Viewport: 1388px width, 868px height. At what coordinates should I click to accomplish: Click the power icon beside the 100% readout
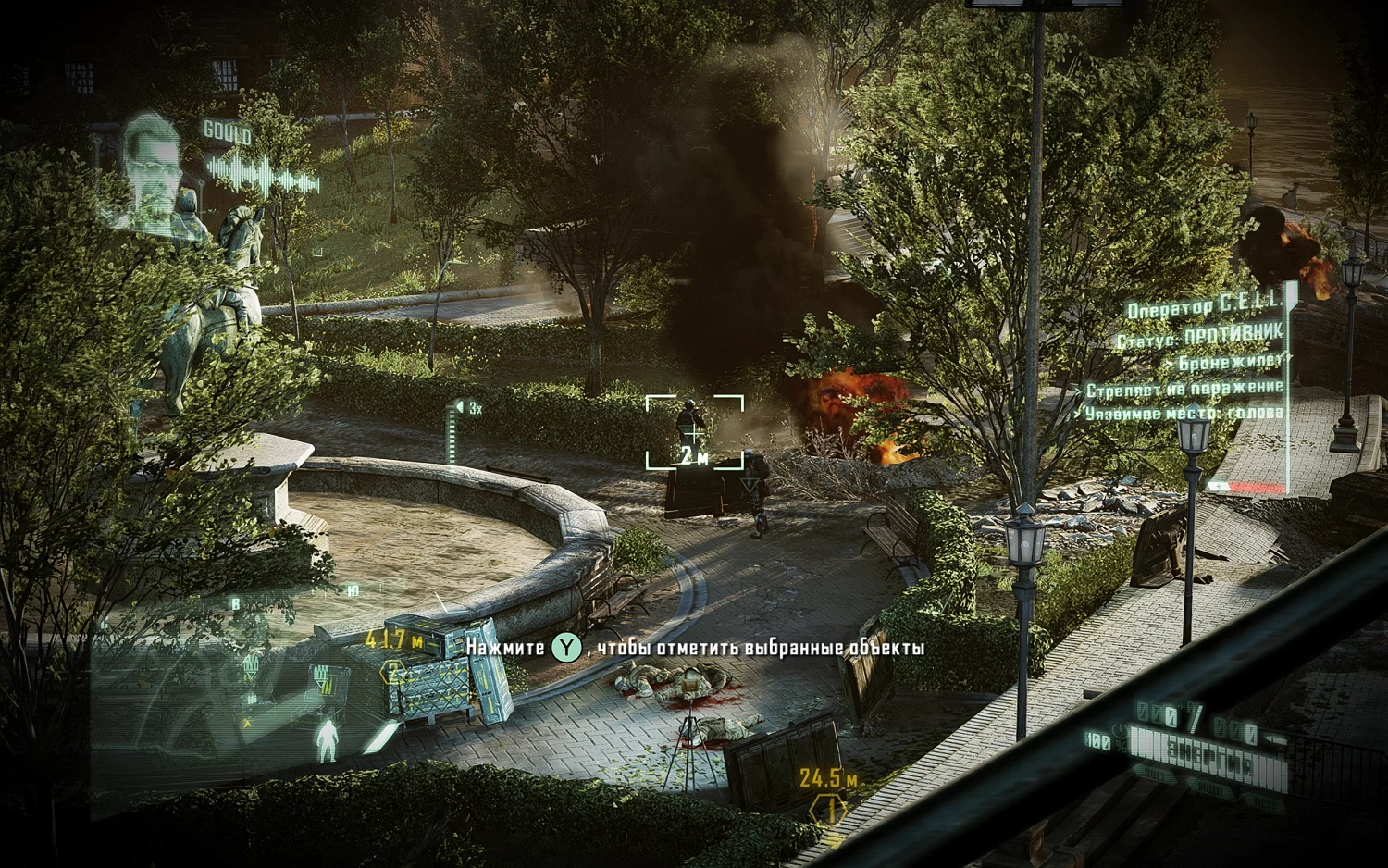tap(1121, 730)
